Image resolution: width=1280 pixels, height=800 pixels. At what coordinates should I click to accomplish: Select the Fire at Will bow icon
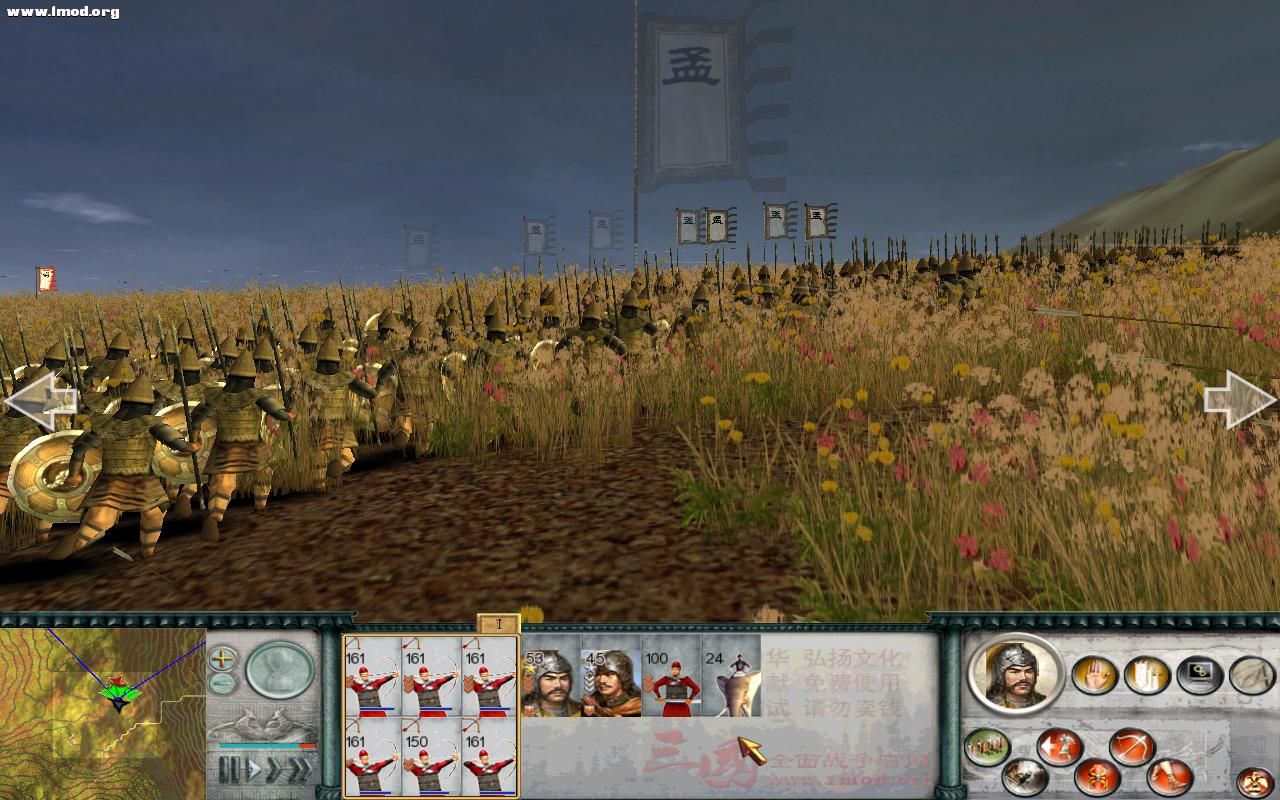click(1131, 747)
